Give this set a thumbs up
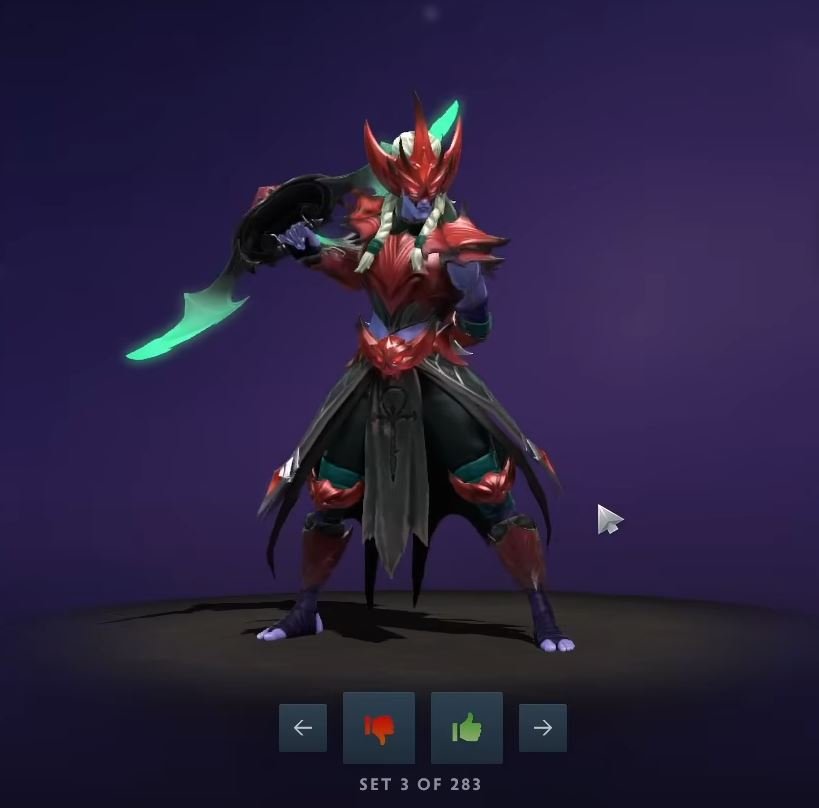819x808 pixels. click(466, 728)
